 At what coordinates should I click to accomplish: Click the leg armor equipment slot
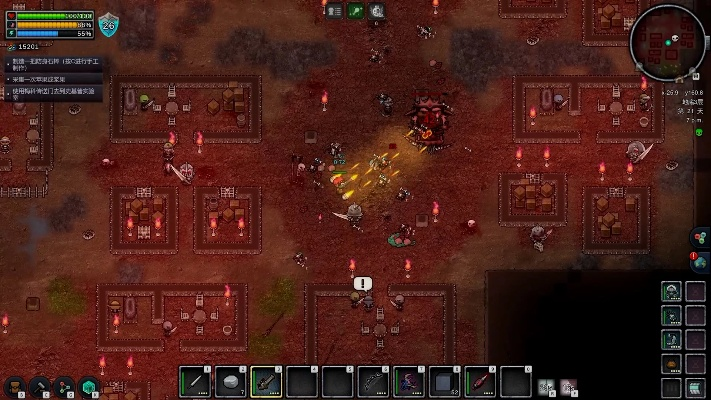[671, 339]
